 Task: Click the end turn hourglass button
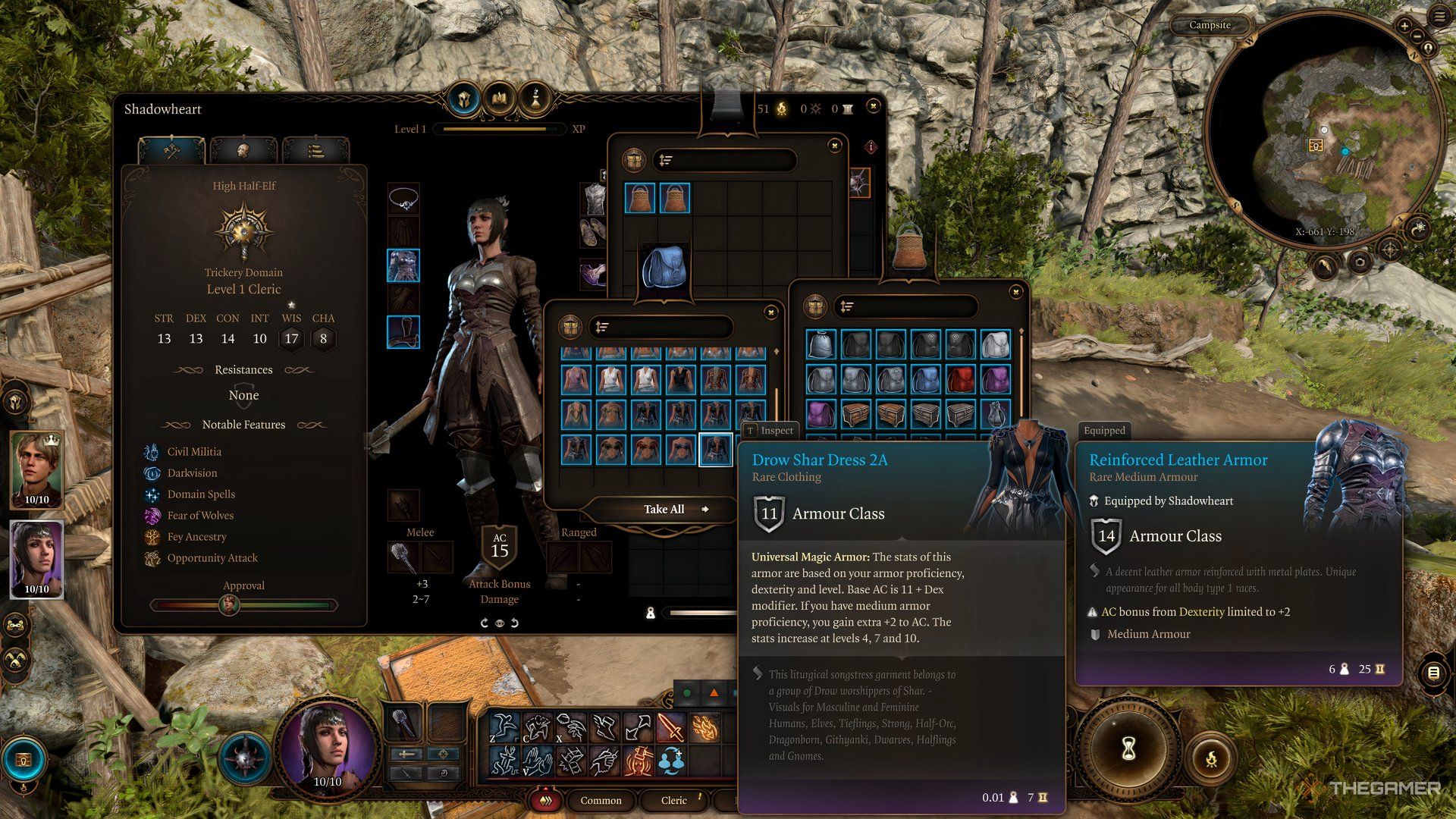click(1128, 750)
